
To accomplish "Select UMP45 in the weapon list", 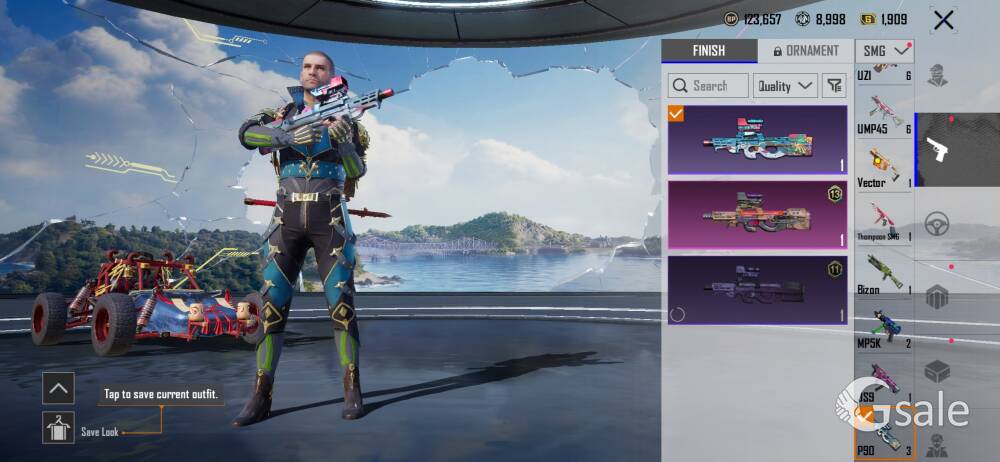I will [884, 115].
